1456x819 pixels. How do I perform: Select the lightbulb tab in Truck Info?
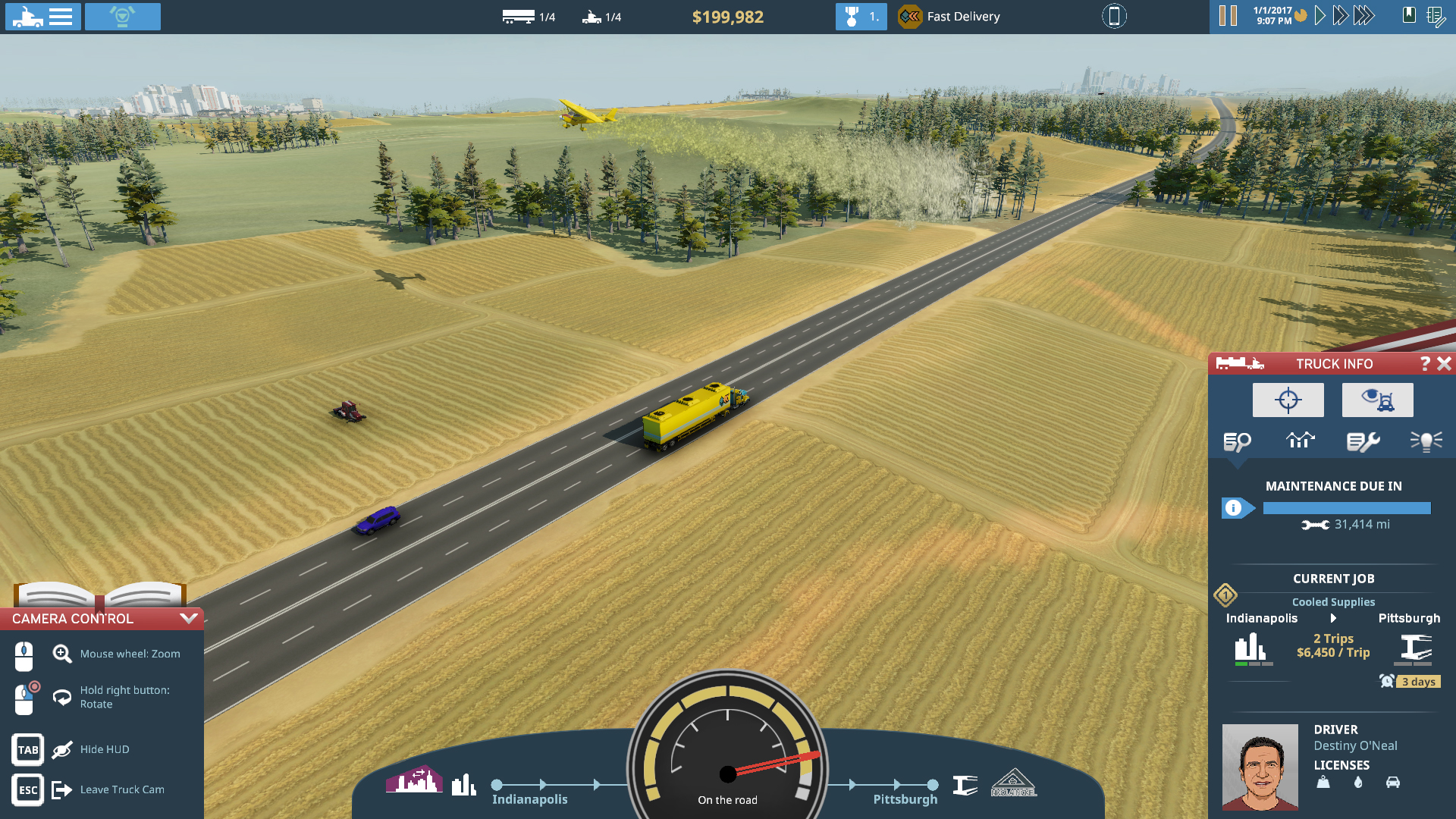1426,440
